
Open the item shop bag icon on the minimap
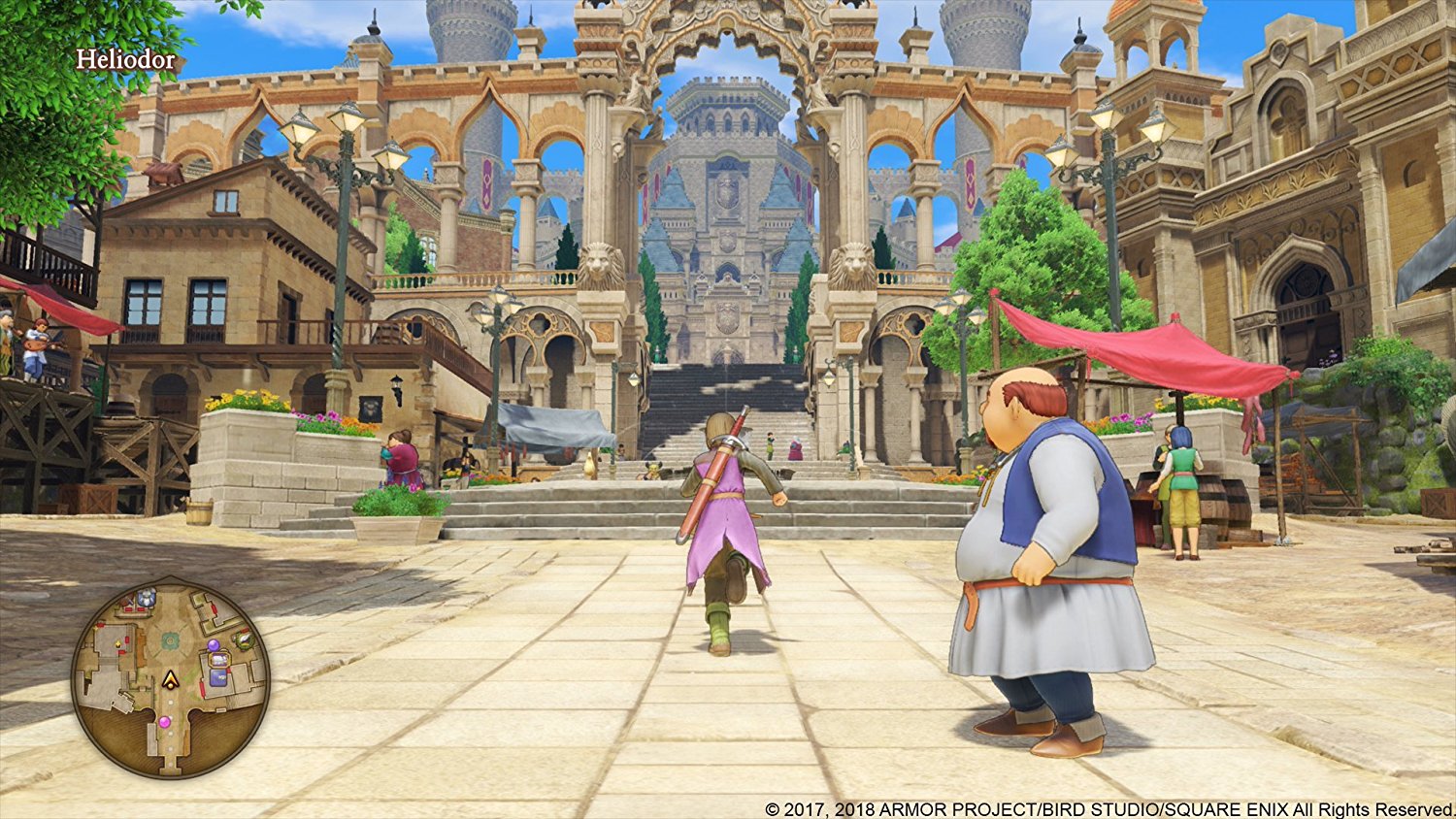point(219,660)
